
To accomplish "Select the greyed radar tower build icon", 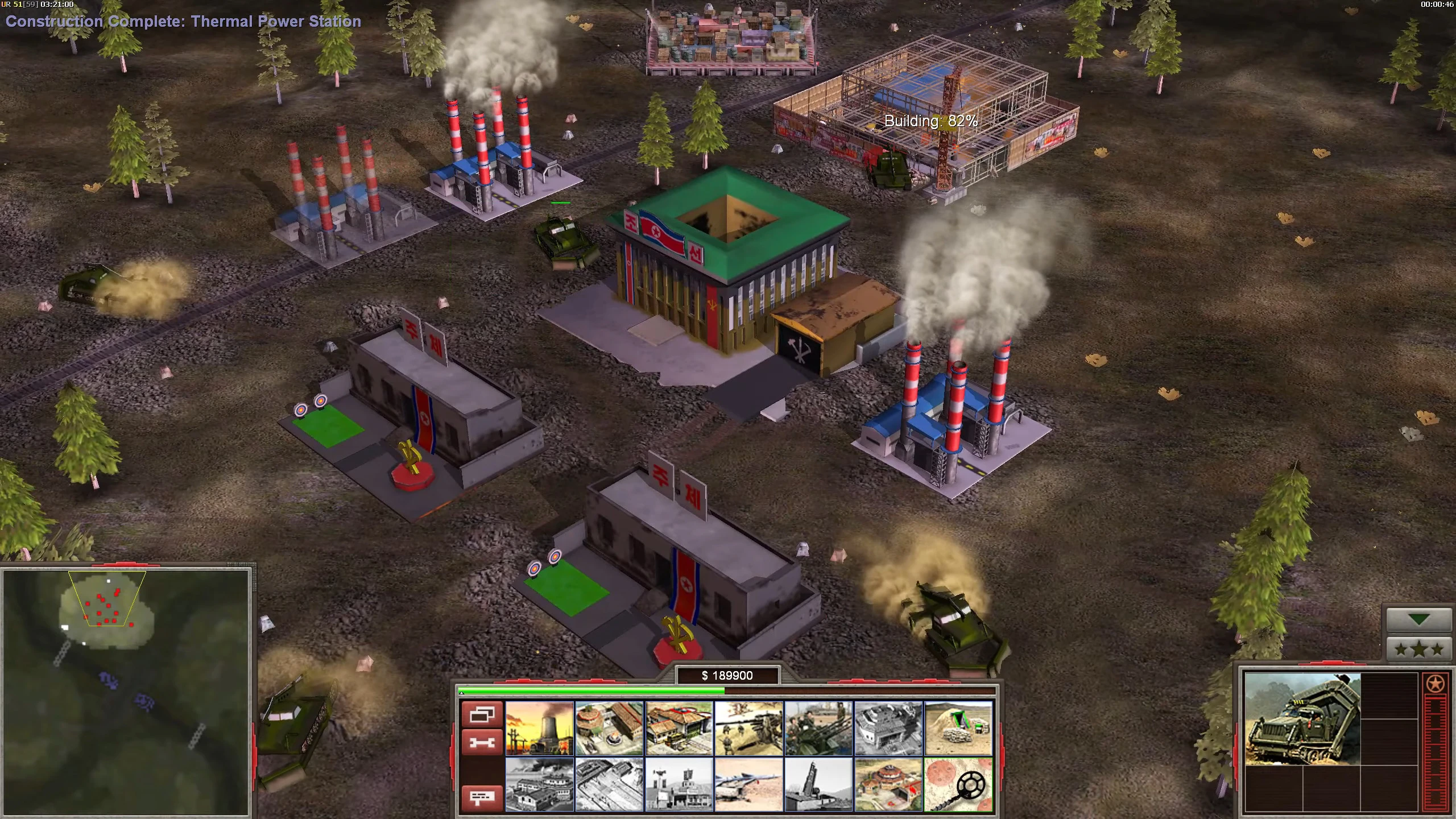I will click(x=679, y=784).
